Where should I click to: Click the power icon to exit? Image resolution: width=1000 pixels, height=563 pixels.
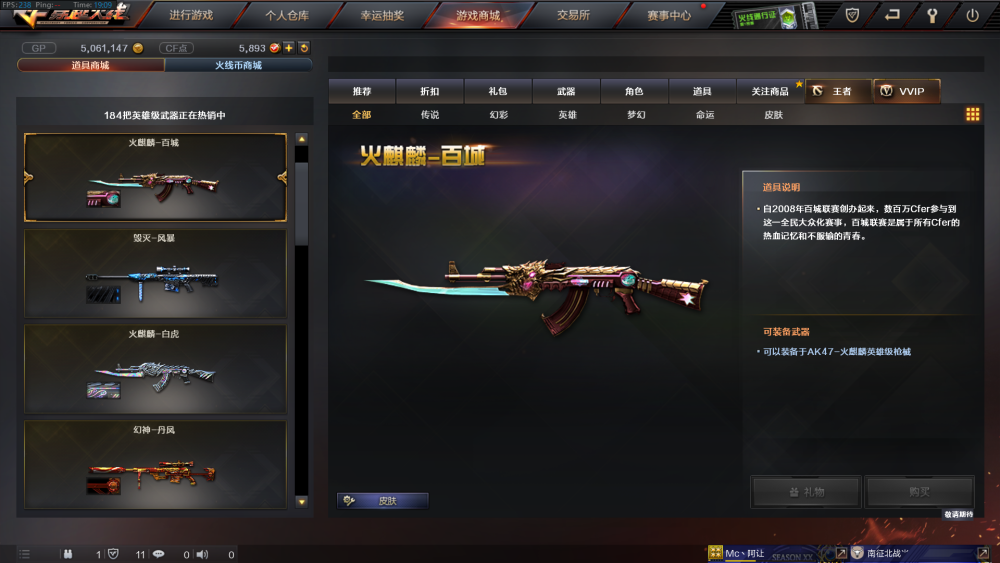click(x=972, y=15)
